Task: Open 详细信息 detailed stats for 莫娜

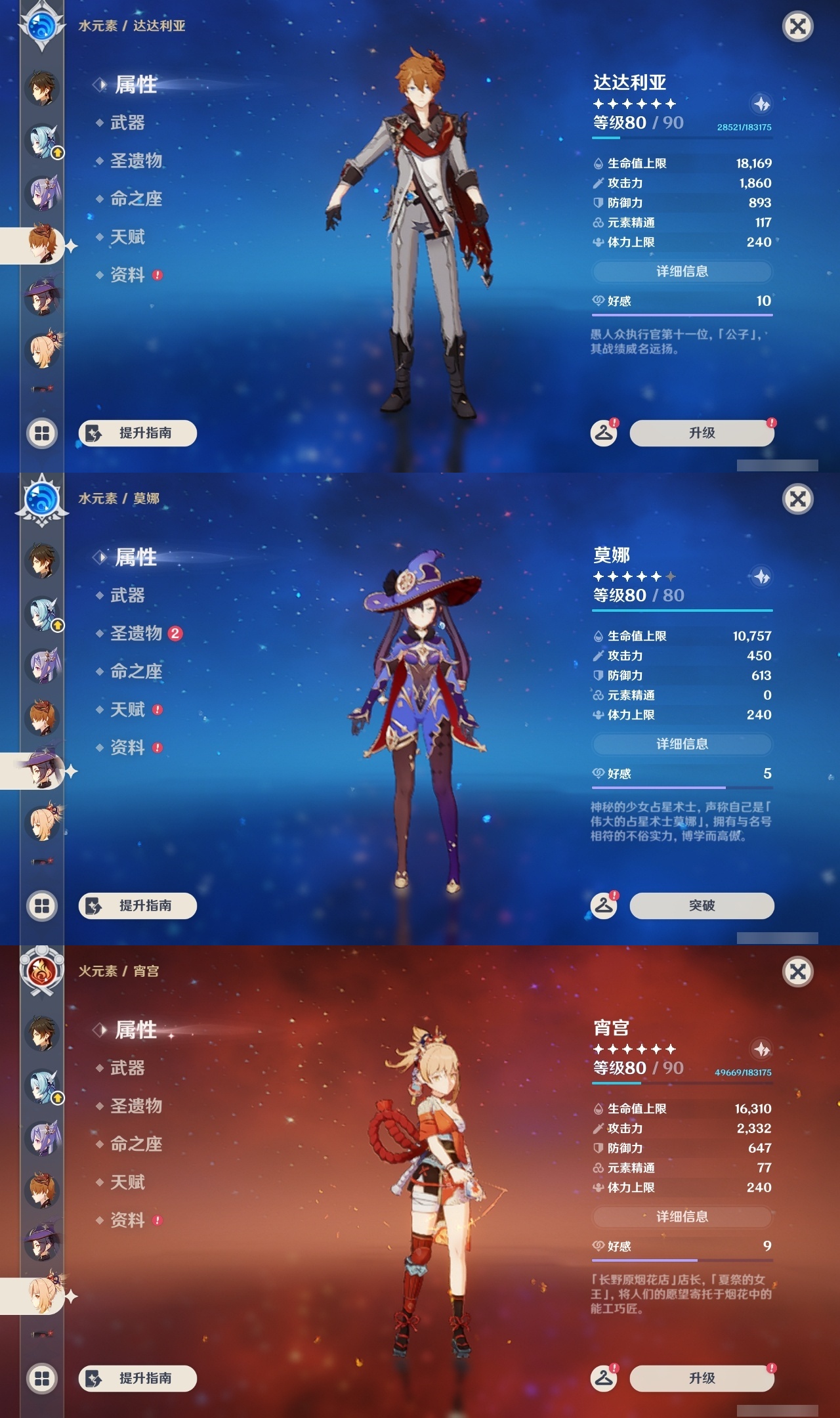Action: pos(682,744)
